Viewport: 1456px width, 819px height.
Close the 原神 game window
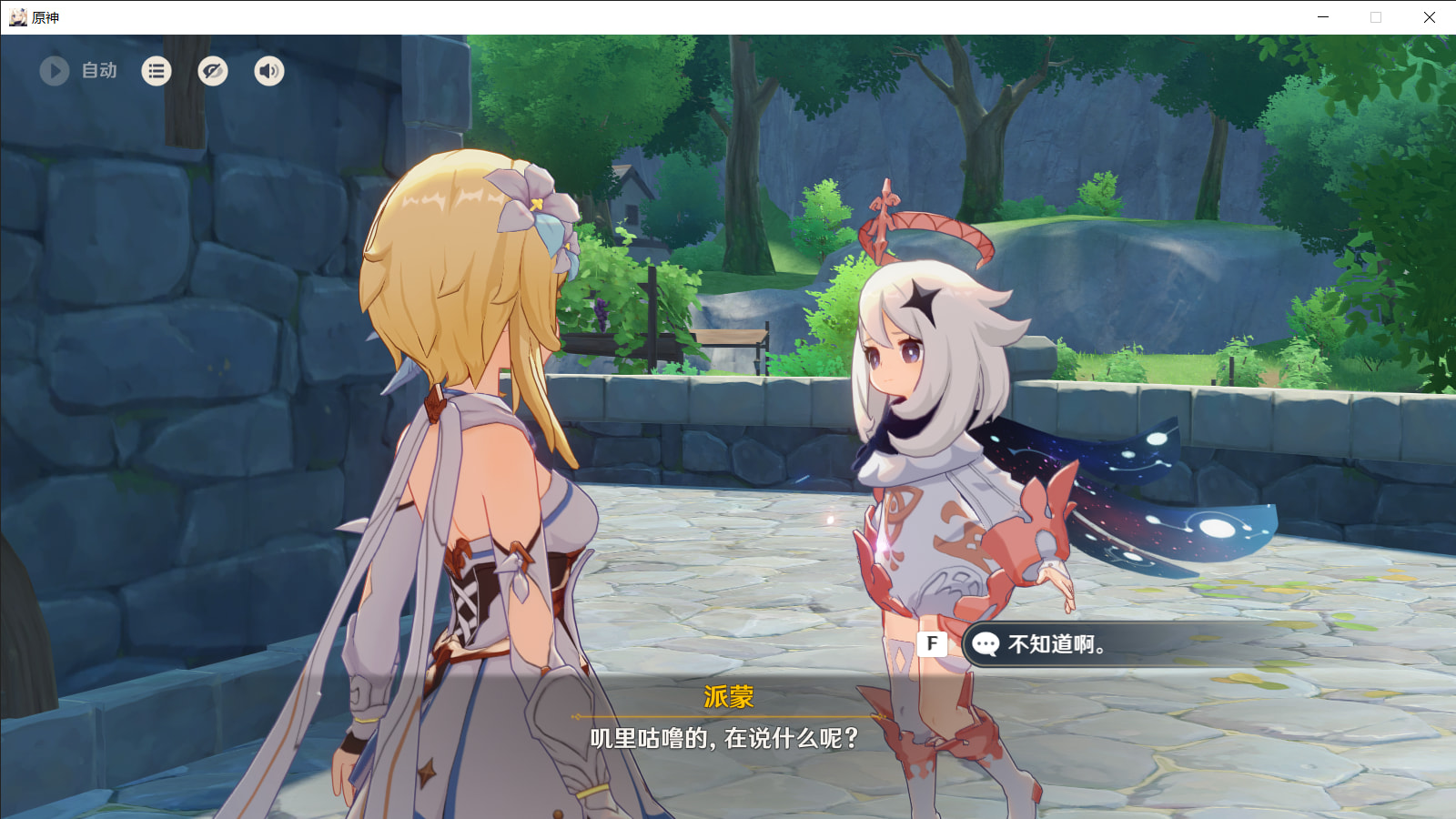[x=1429, y=17]
